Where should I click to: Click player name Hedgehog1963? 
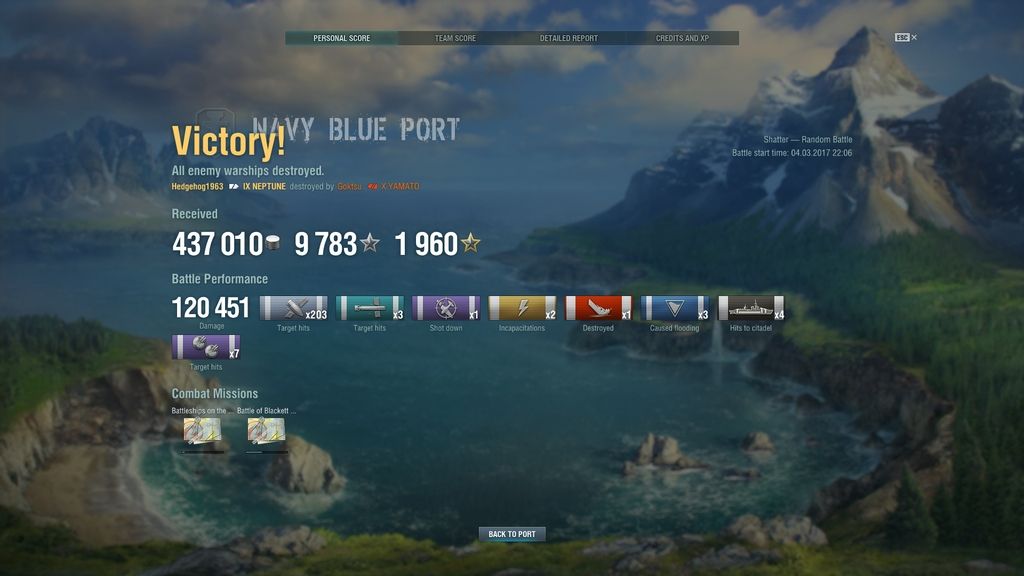pyautogui.click(x=197, y=187)
